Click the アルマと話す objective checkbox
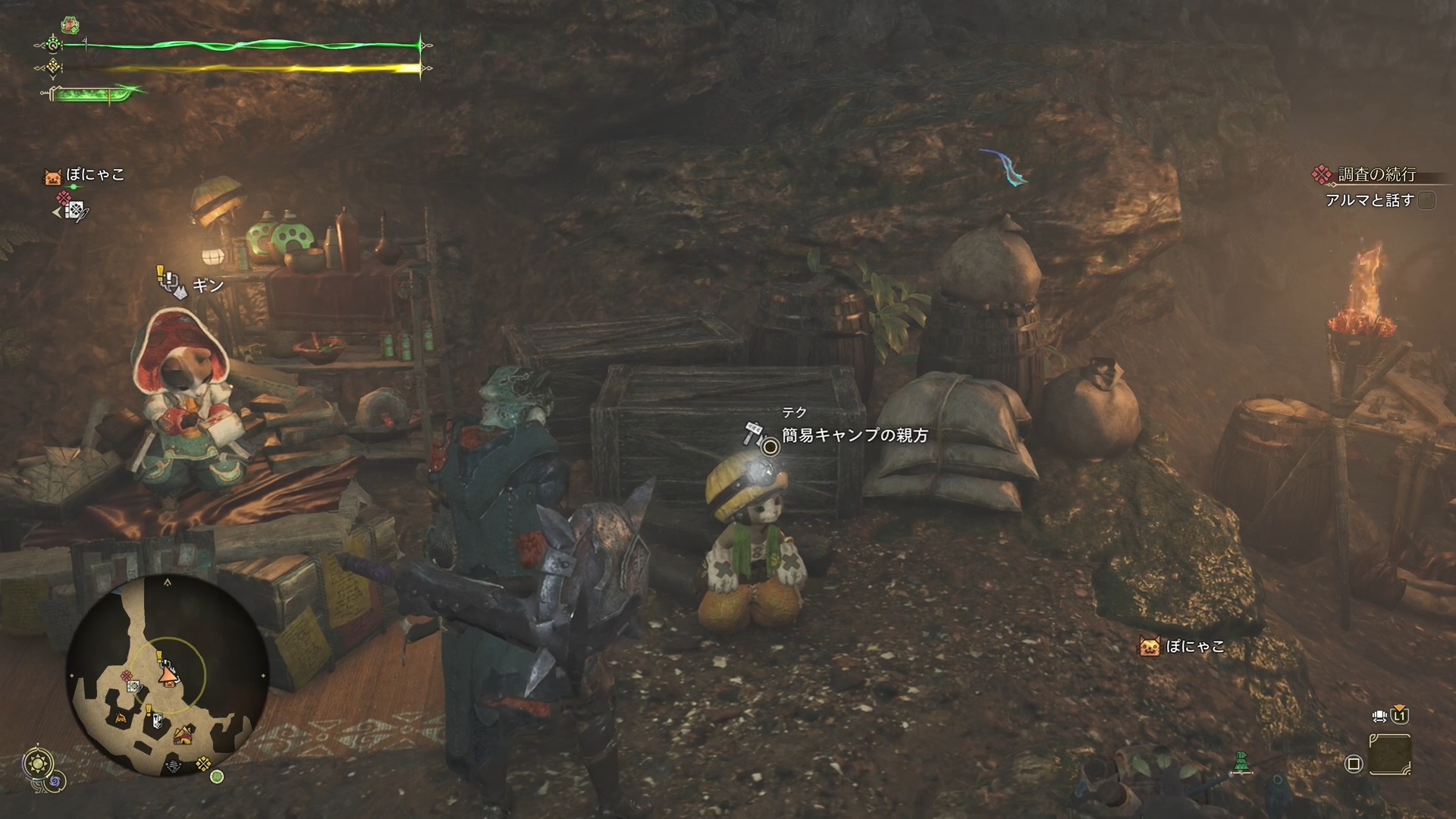 coord(1426,201)
